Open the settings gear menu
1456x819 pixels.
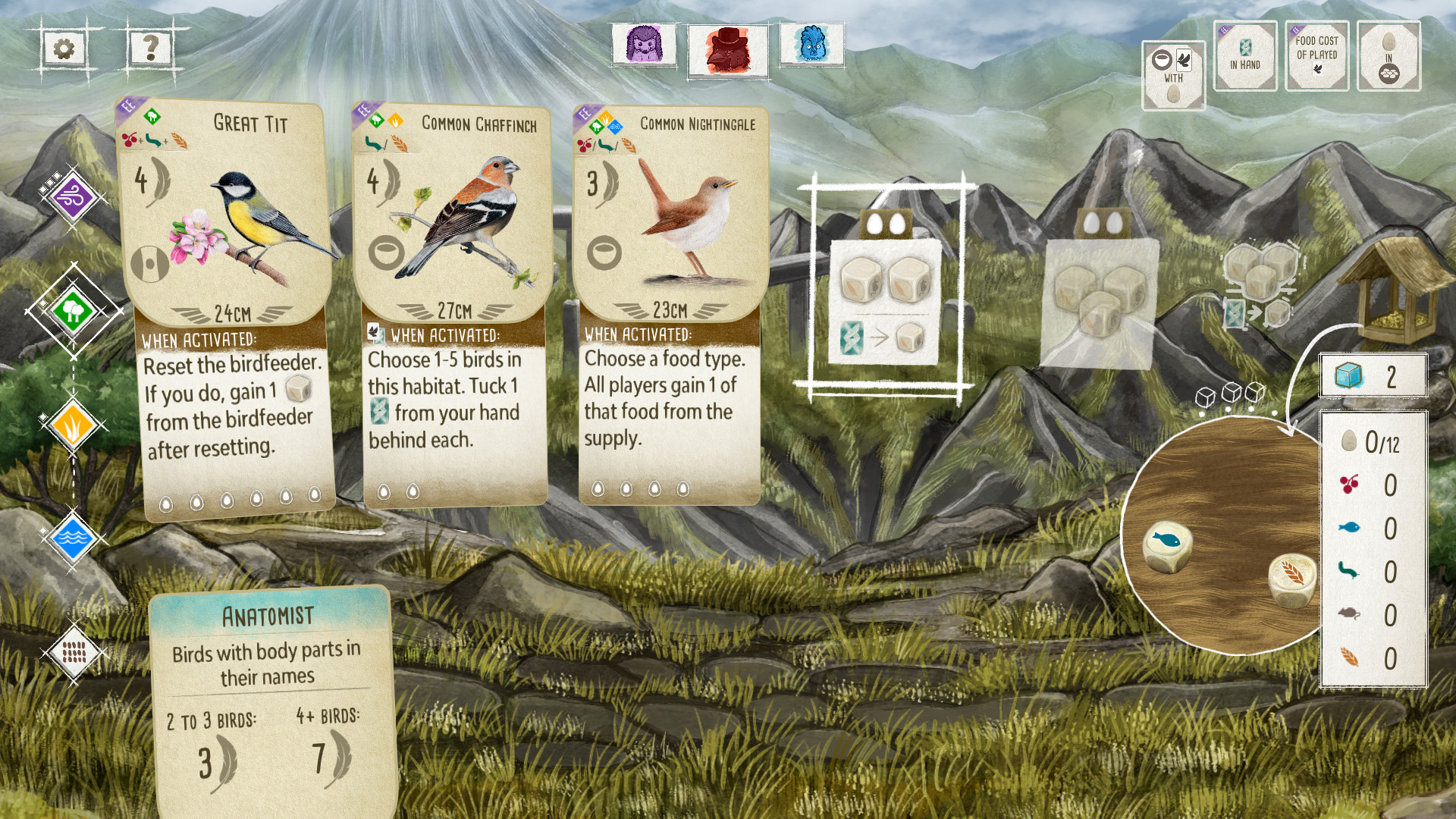tap(64, 48)
